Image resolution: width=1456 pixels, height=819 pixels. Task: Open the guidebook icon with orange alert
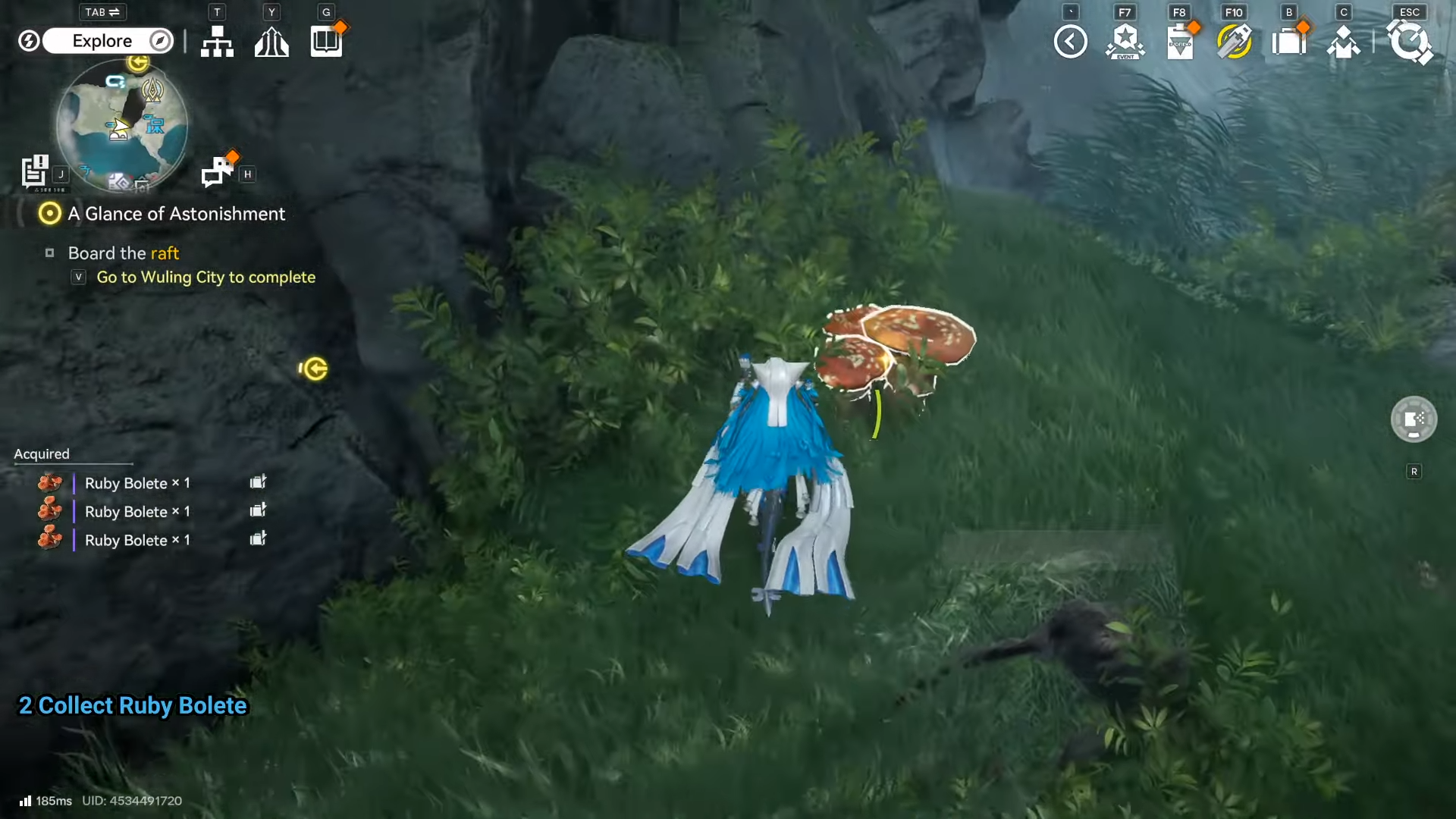click(x=325, y=42)
